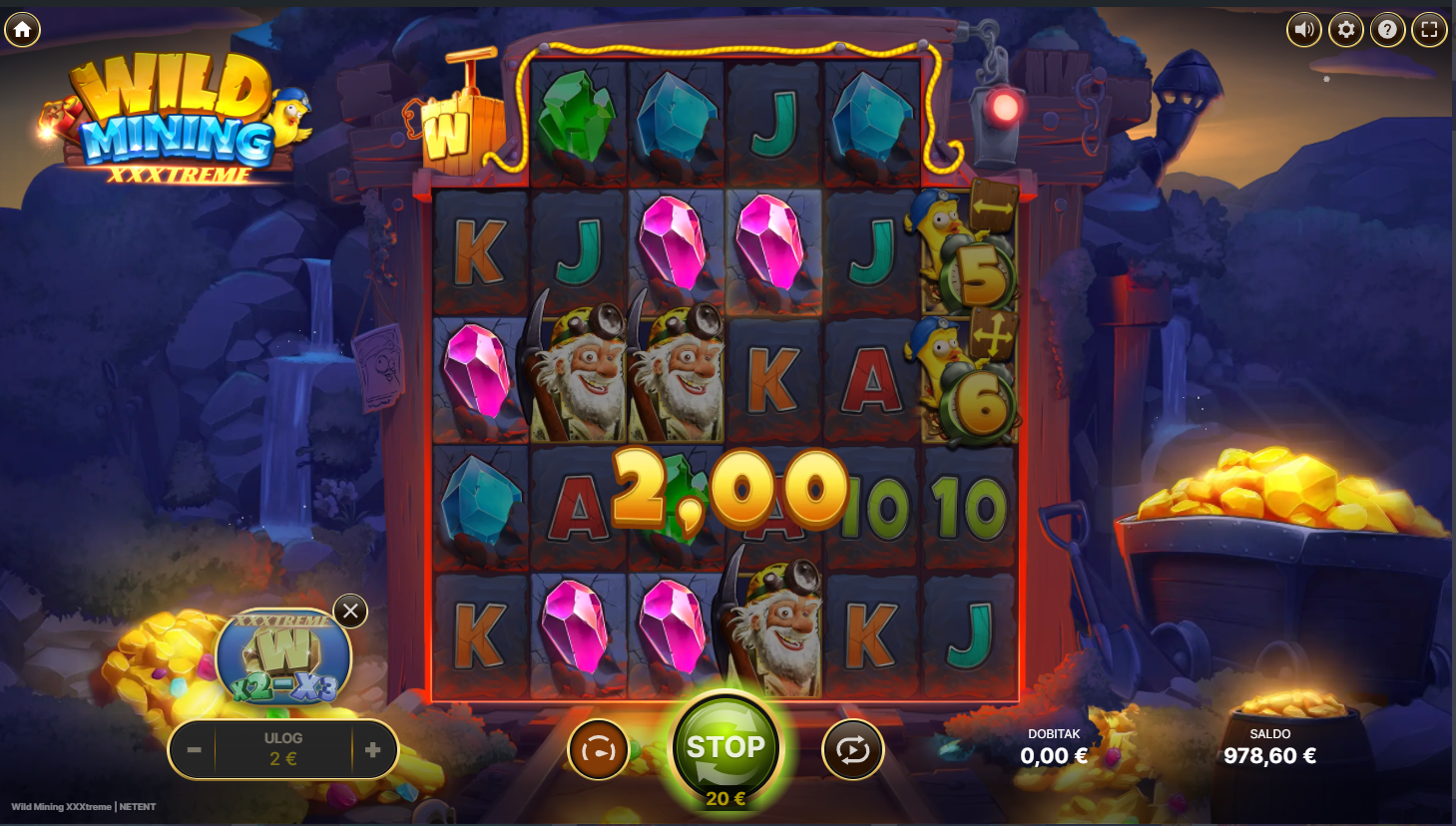1456x826 pixels.
Task: Decrease the bet with minus
Action: [194, 749]
